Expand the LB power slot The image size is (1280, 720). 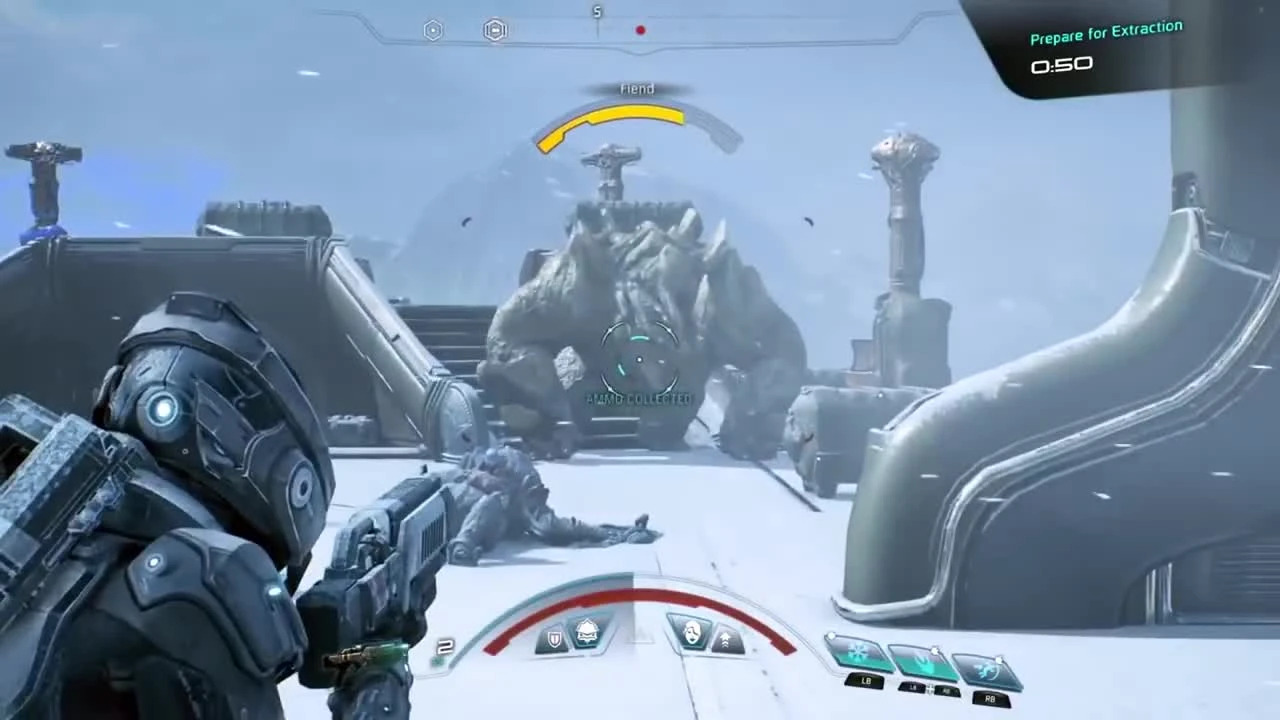(866, 681)
